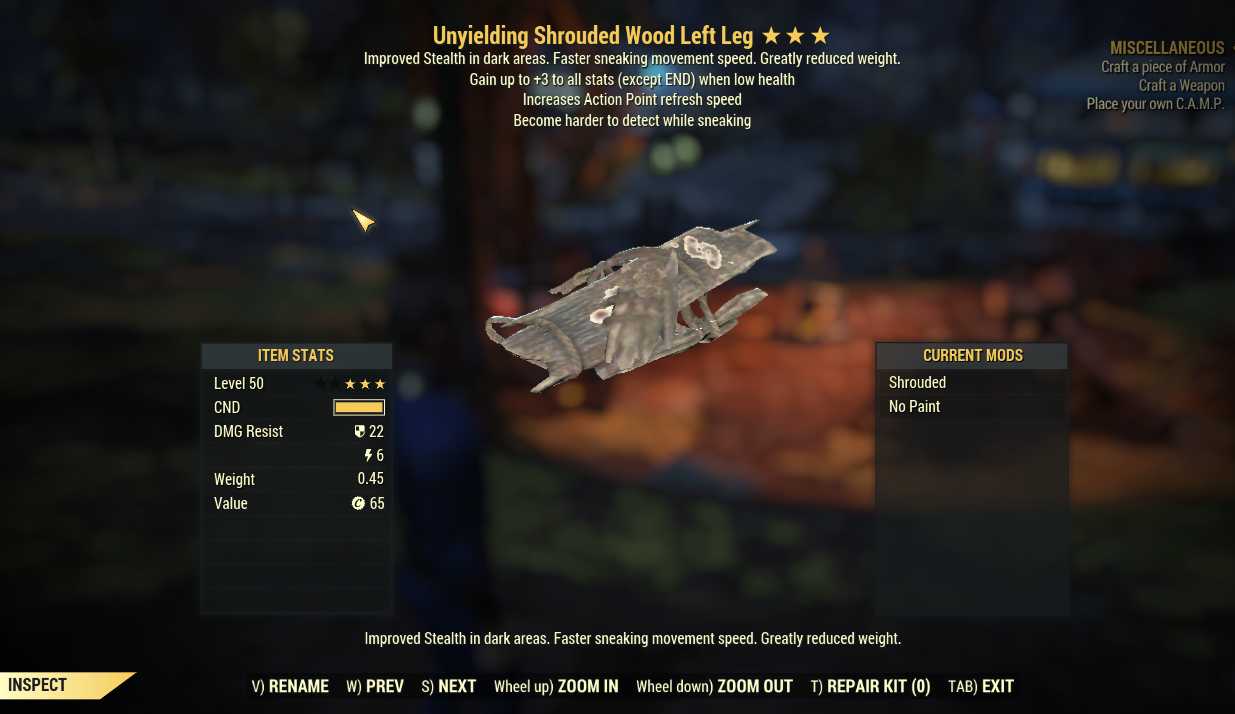The height and width of the screenshot is (714, 1235).
Task: Zoom in on the item model
Action: tap(556, 686)
